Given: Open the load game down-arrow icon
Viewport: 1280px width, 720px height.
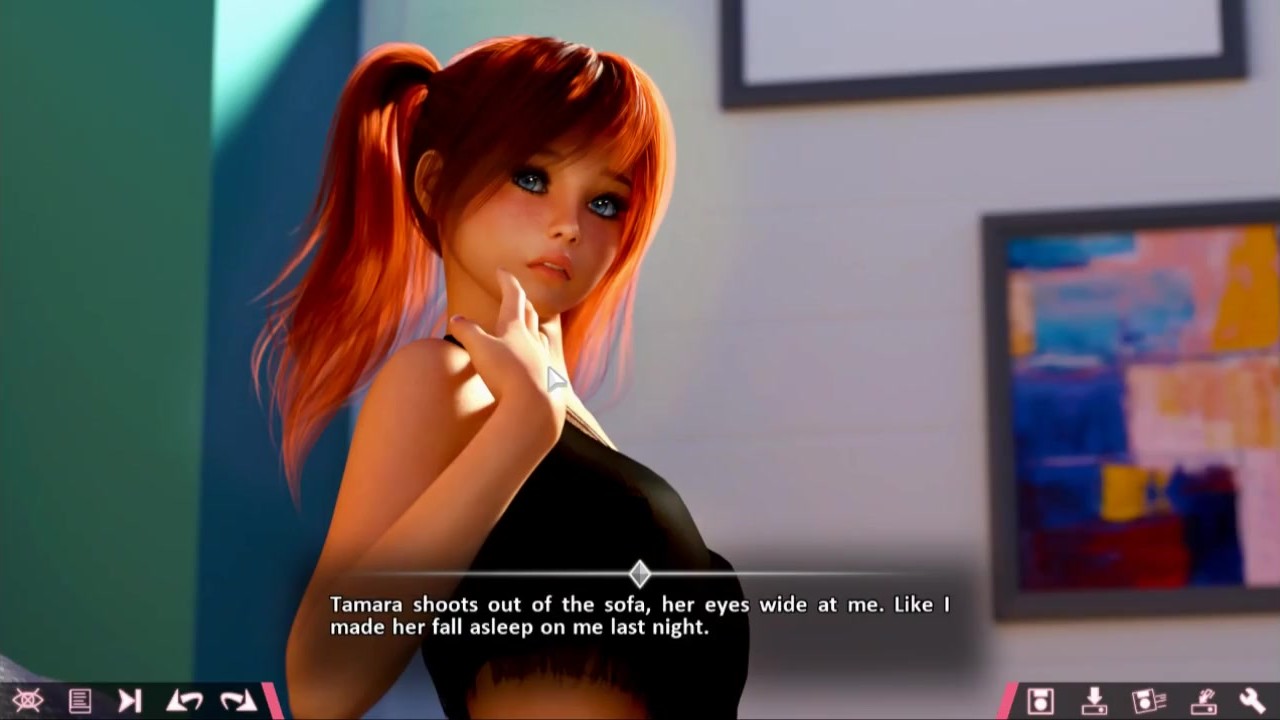Looking at the screenshot, I should [x=1094, y=700].
